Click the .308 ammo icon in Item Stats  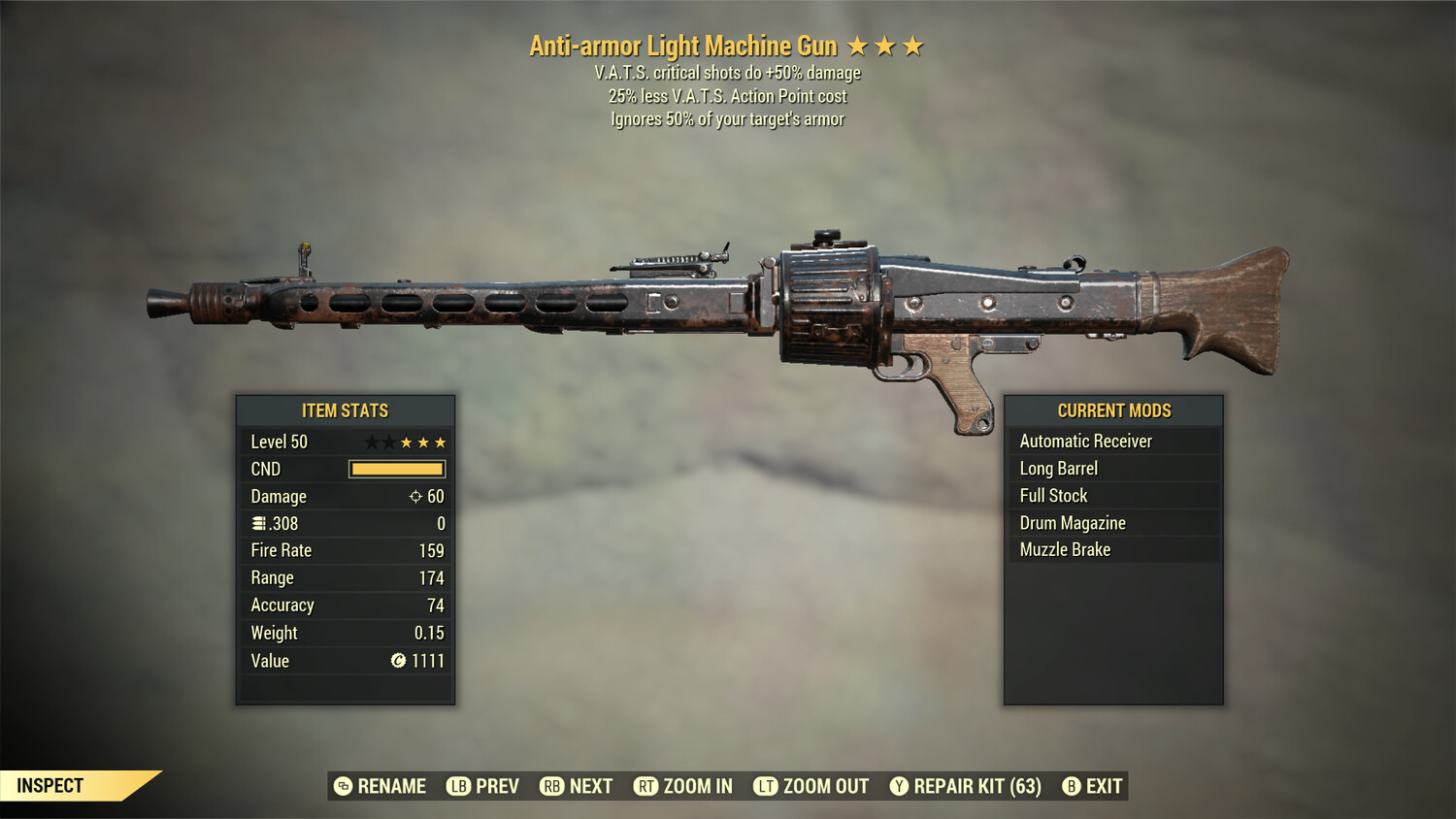click(258, 523)
